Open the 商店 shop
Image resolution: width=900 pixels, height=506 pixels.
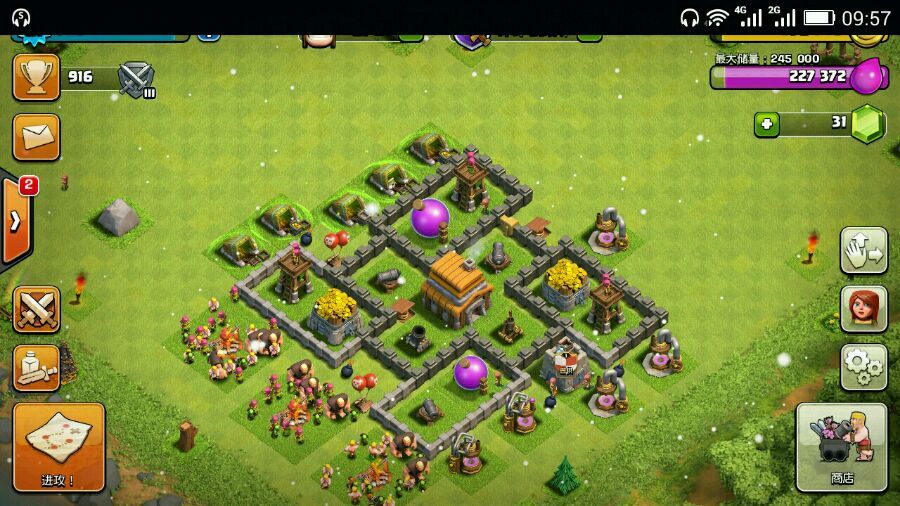(841, 447)
